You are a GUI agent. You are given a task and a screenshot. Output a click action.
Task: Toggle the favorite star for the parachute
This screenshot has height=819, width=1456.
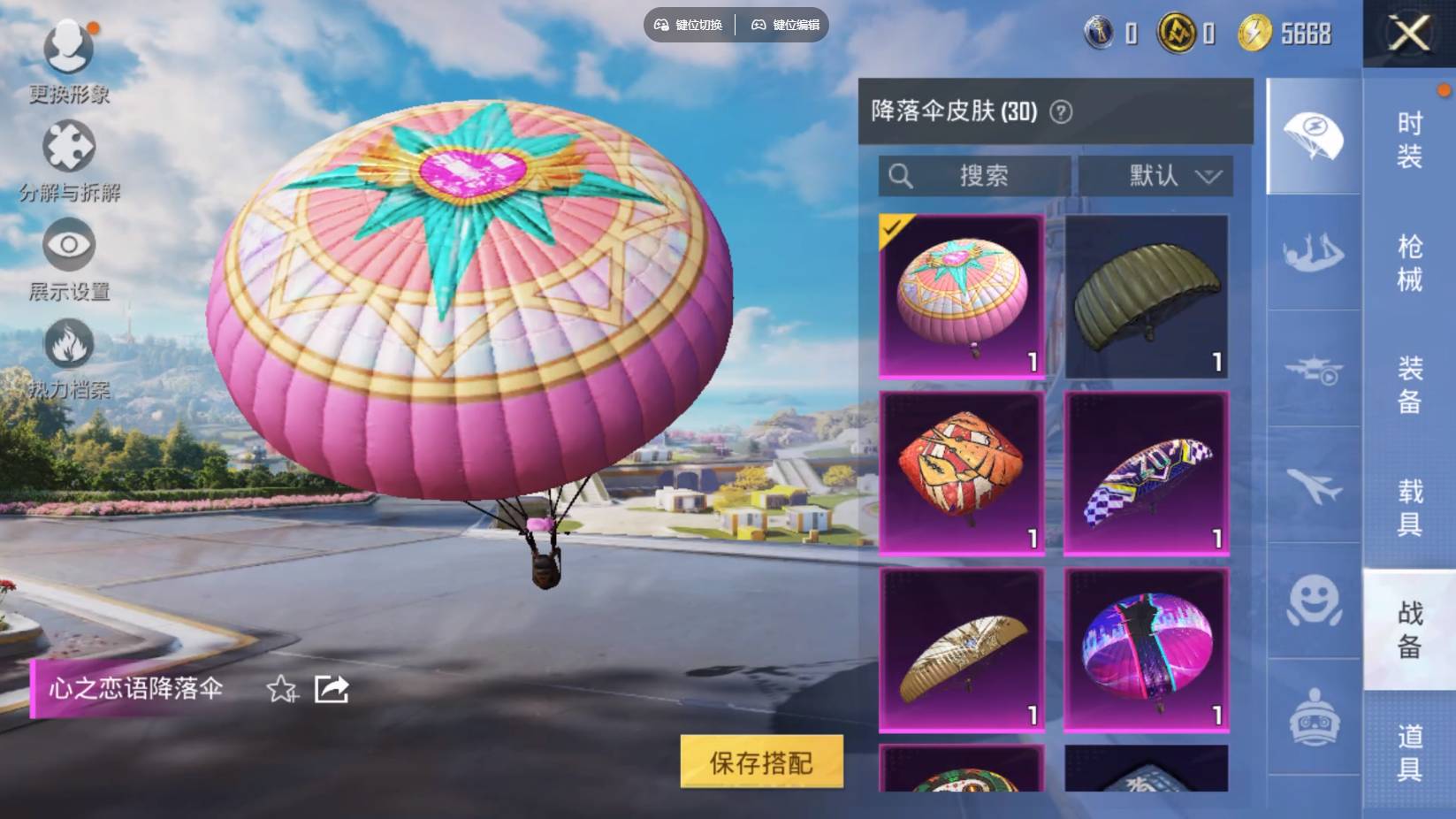(282, 691)
